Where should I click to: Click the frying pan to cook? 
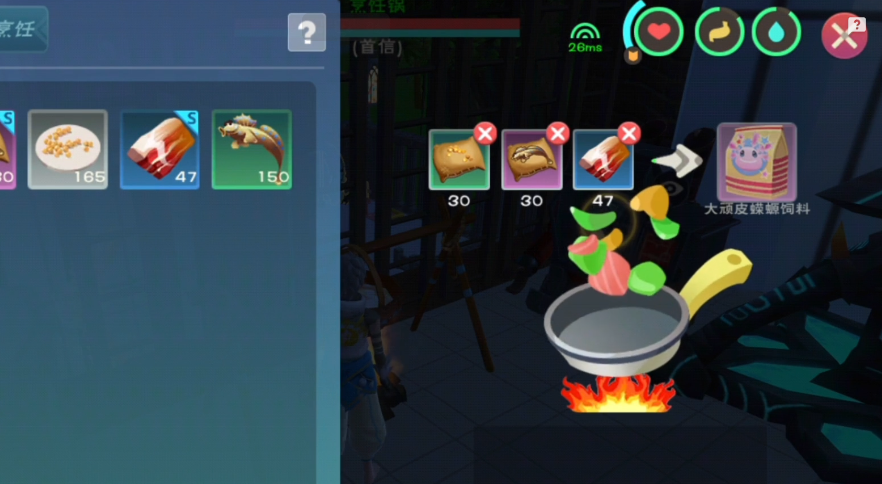click(x=618, y=325)
